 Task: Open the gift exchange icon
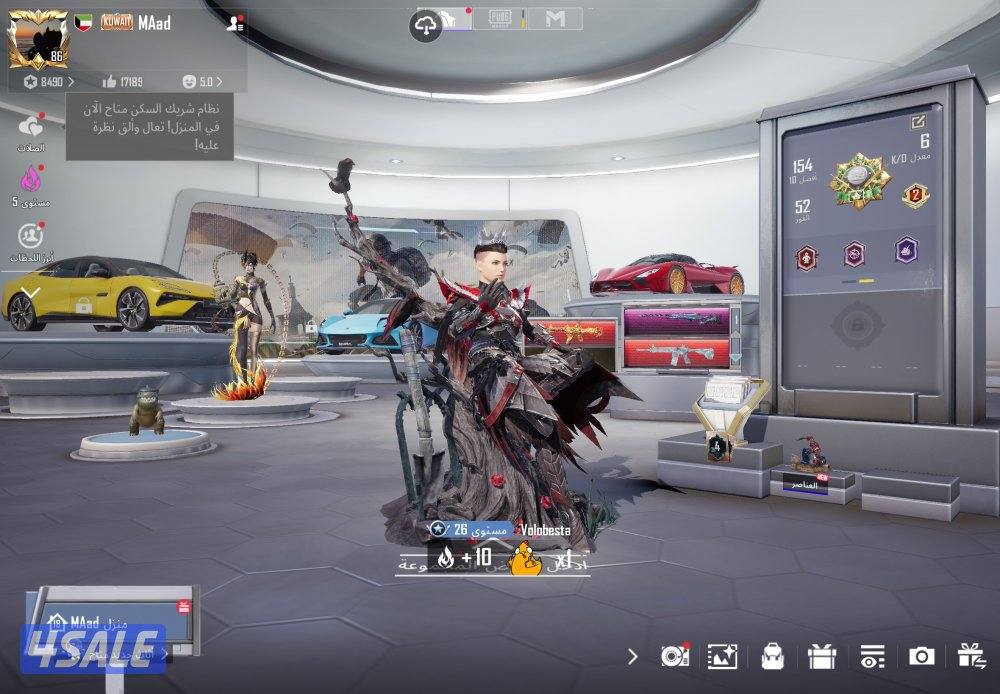970,656
